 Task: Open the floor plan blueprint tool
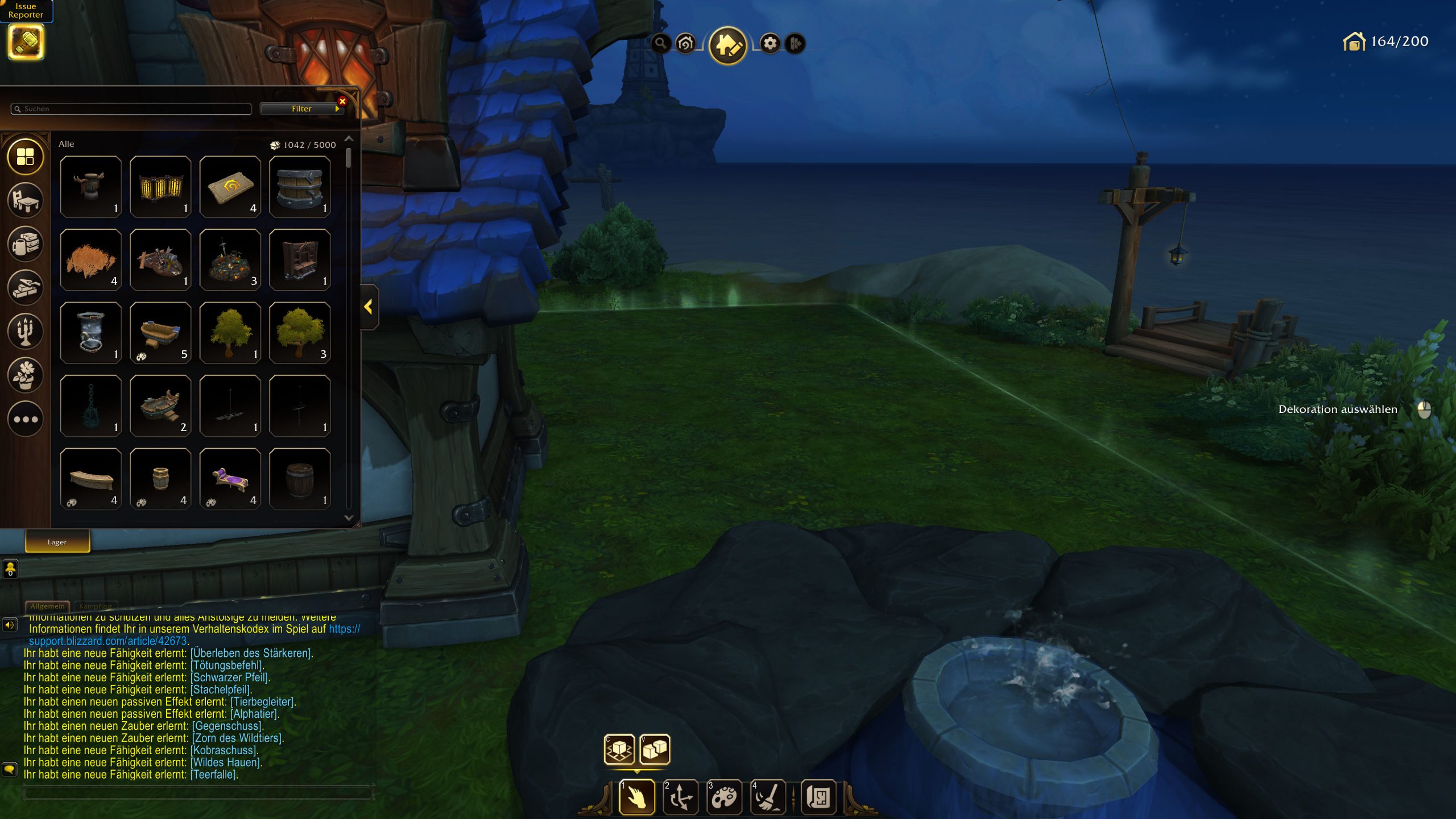tap(818, 797)
